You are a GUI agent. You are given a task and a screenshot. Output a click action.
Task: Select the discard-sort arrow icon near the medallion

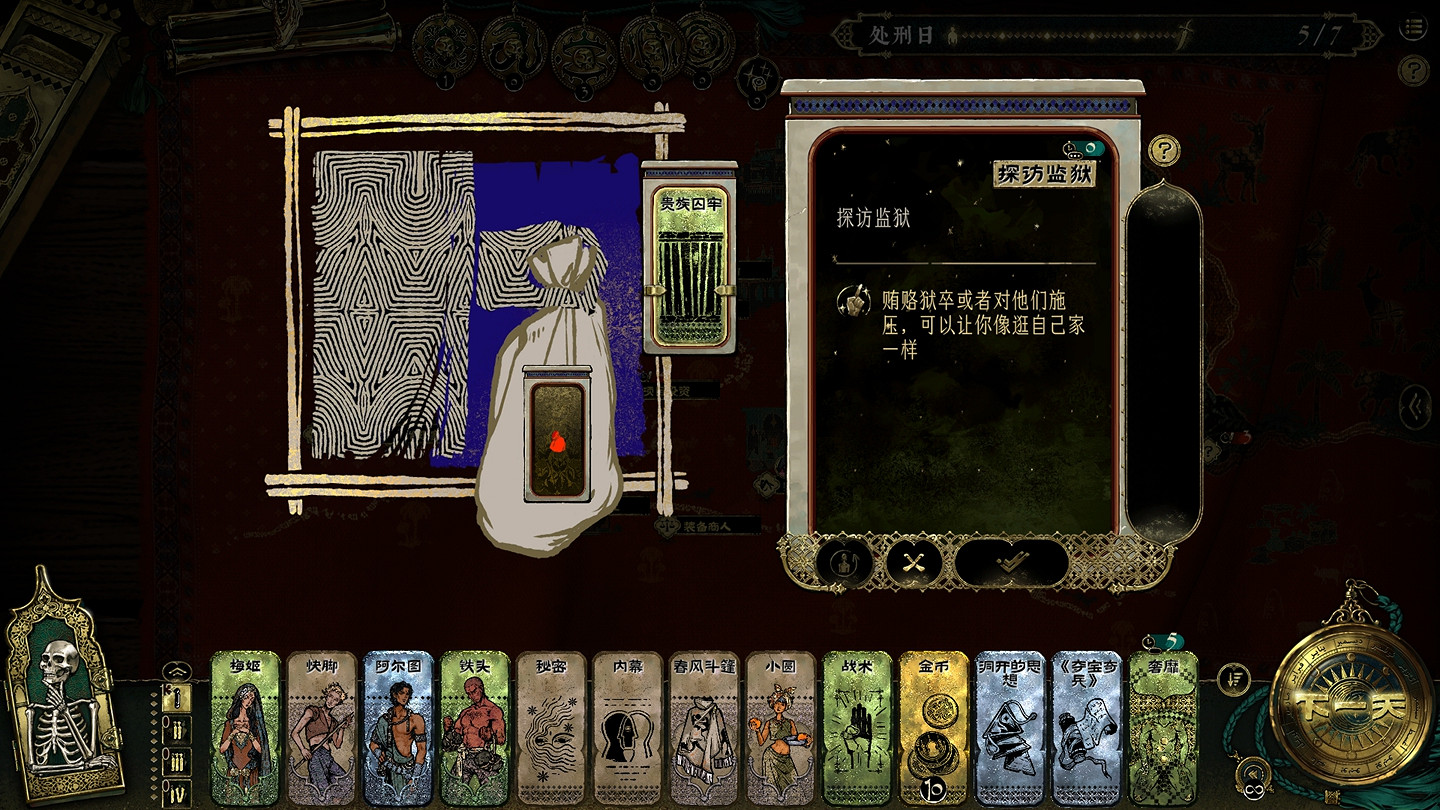(1234, 679)
